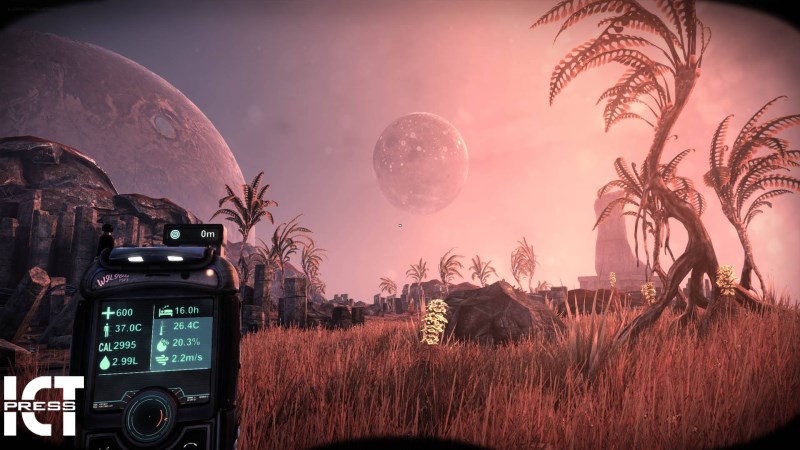Click the ICT Press logo watermark
This screenshot has height=450, width=800.
40,405
